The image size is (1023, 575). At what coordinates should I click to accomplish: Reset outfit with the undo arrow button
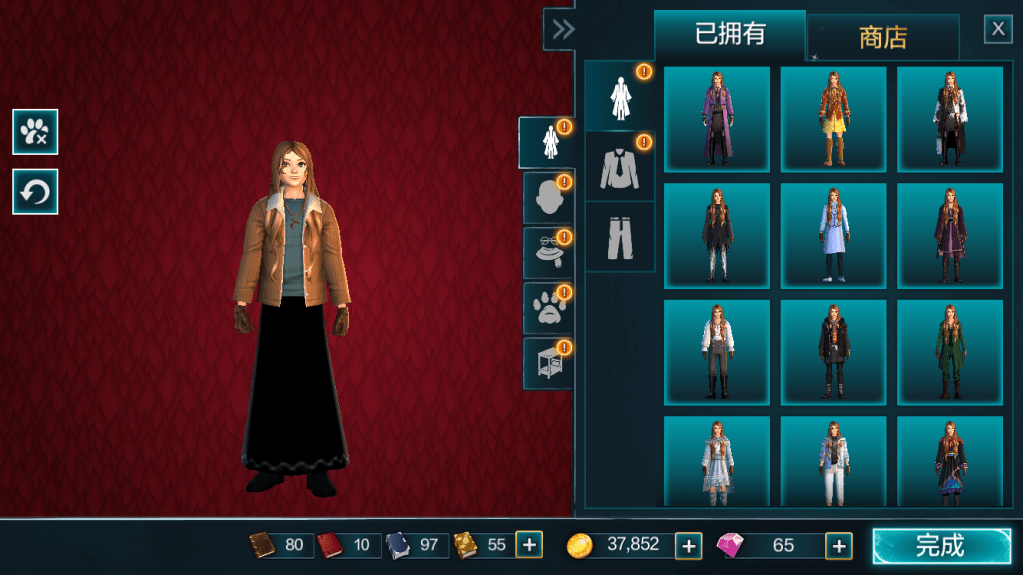(x=35, y=191)
